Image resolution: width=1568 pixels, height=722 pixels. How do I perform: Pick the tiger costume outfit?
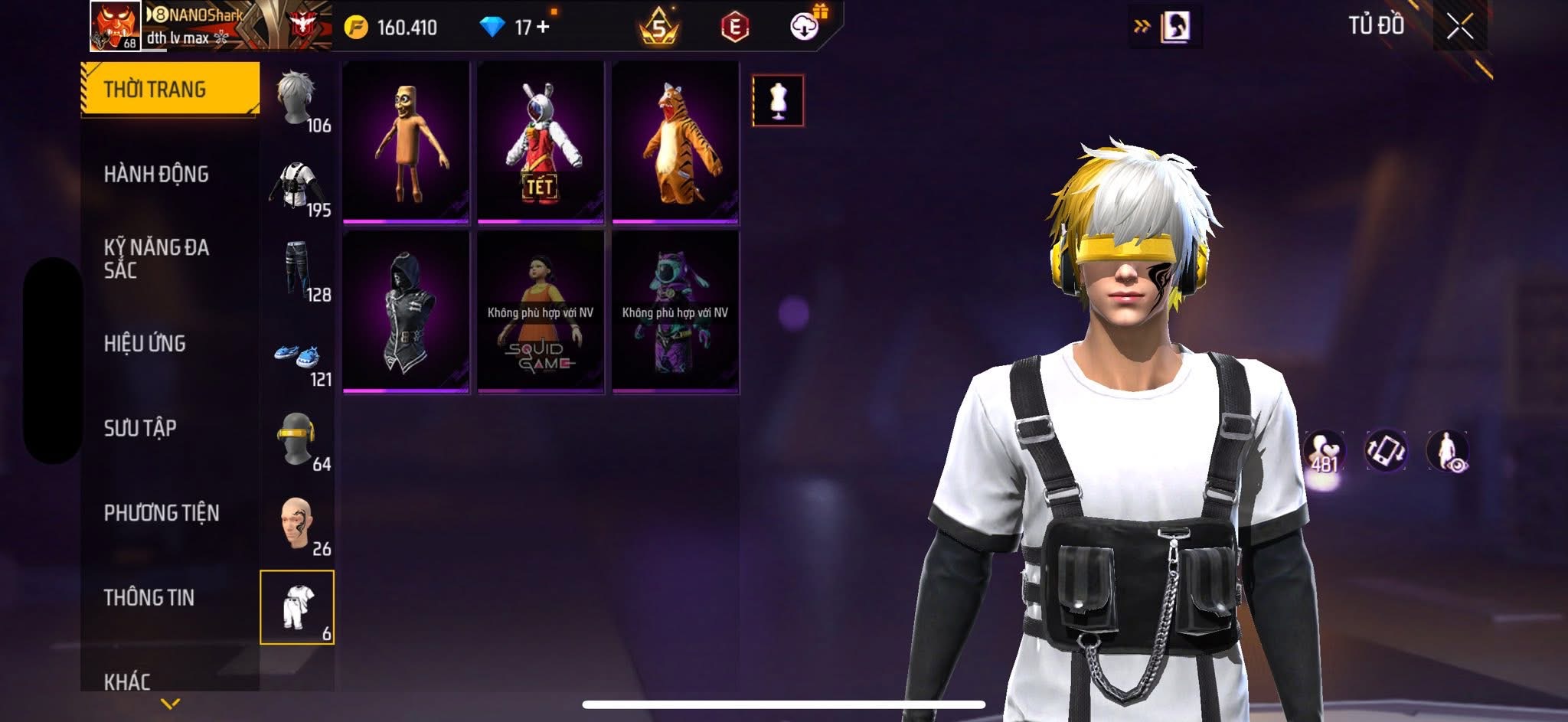tap(675, 142)
